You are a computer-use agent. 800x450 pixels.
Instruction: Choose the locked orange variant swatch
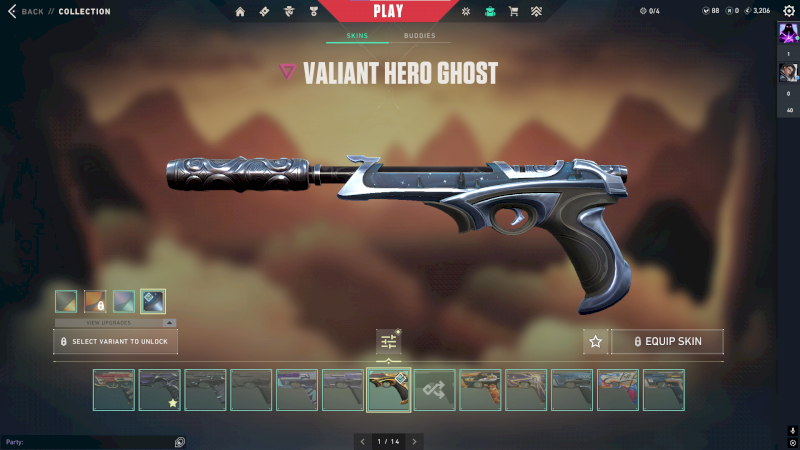pyautogui.click(x=95, y=301)
